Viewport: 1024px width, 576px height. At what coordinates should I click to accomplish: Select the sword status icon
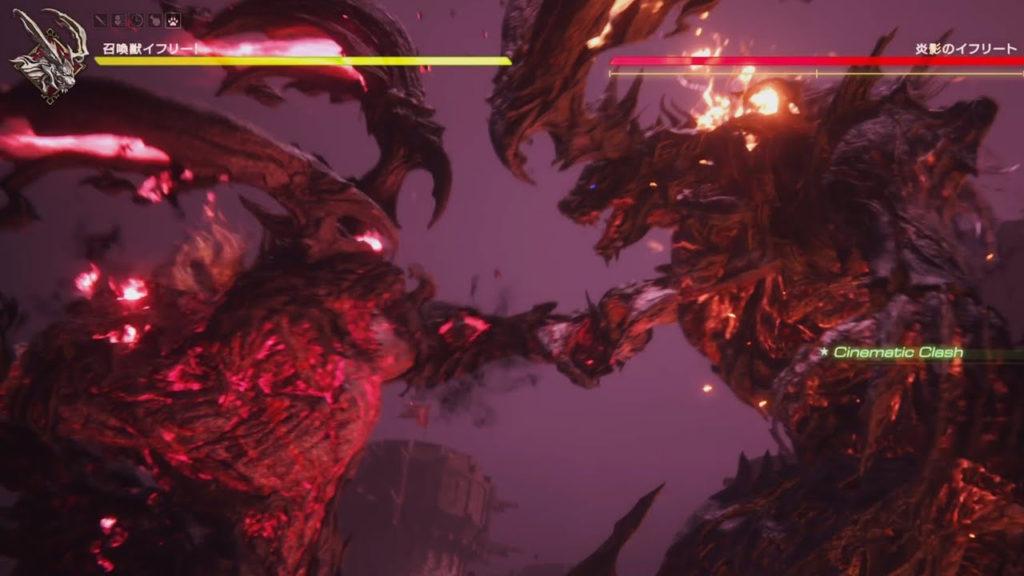tap(100, 20)
